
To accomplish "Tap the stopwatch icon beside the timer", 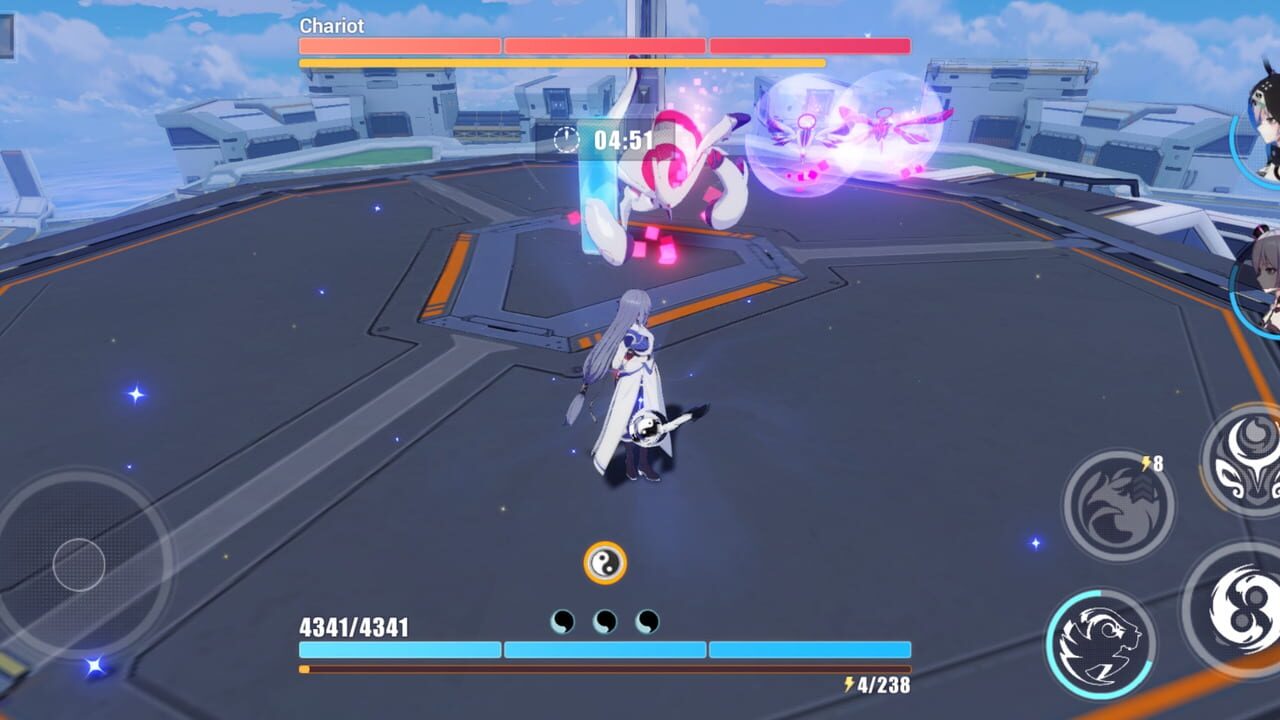I will (566, 139).
